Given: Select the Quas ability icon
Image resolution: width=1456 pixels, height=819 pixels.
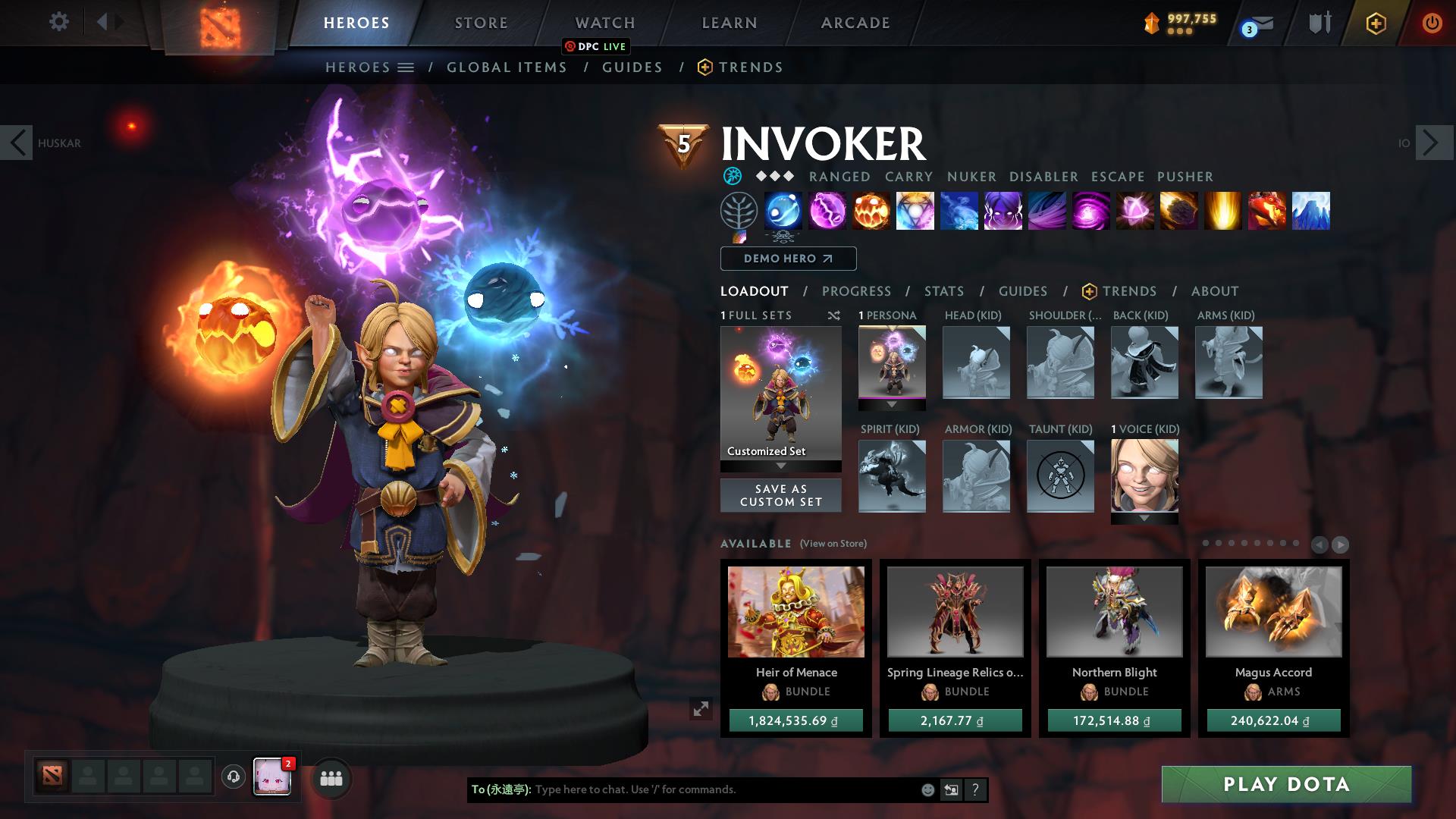Looking at the screenshot, I should click(783, 212).
